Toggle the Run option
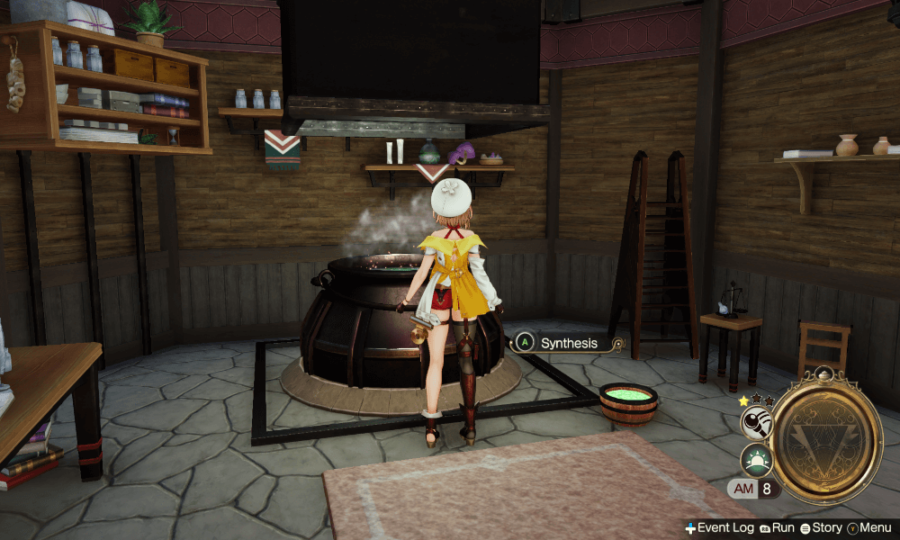Image resolution: width=900 pixels, height=540 pixels. pyautogui.click(x=777, y=527)
